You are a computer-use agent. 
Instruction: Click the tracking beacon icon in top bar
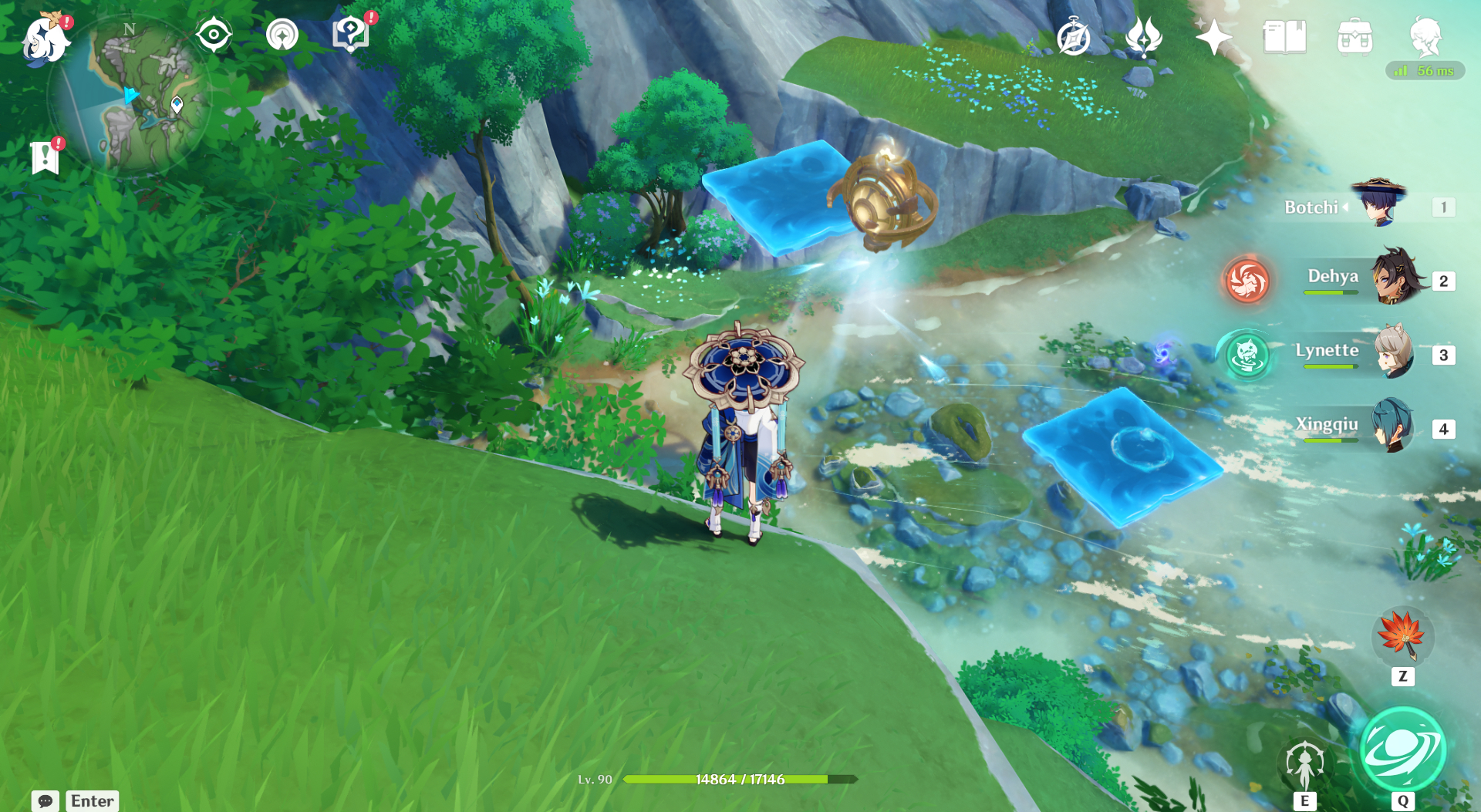coord(282,34)
